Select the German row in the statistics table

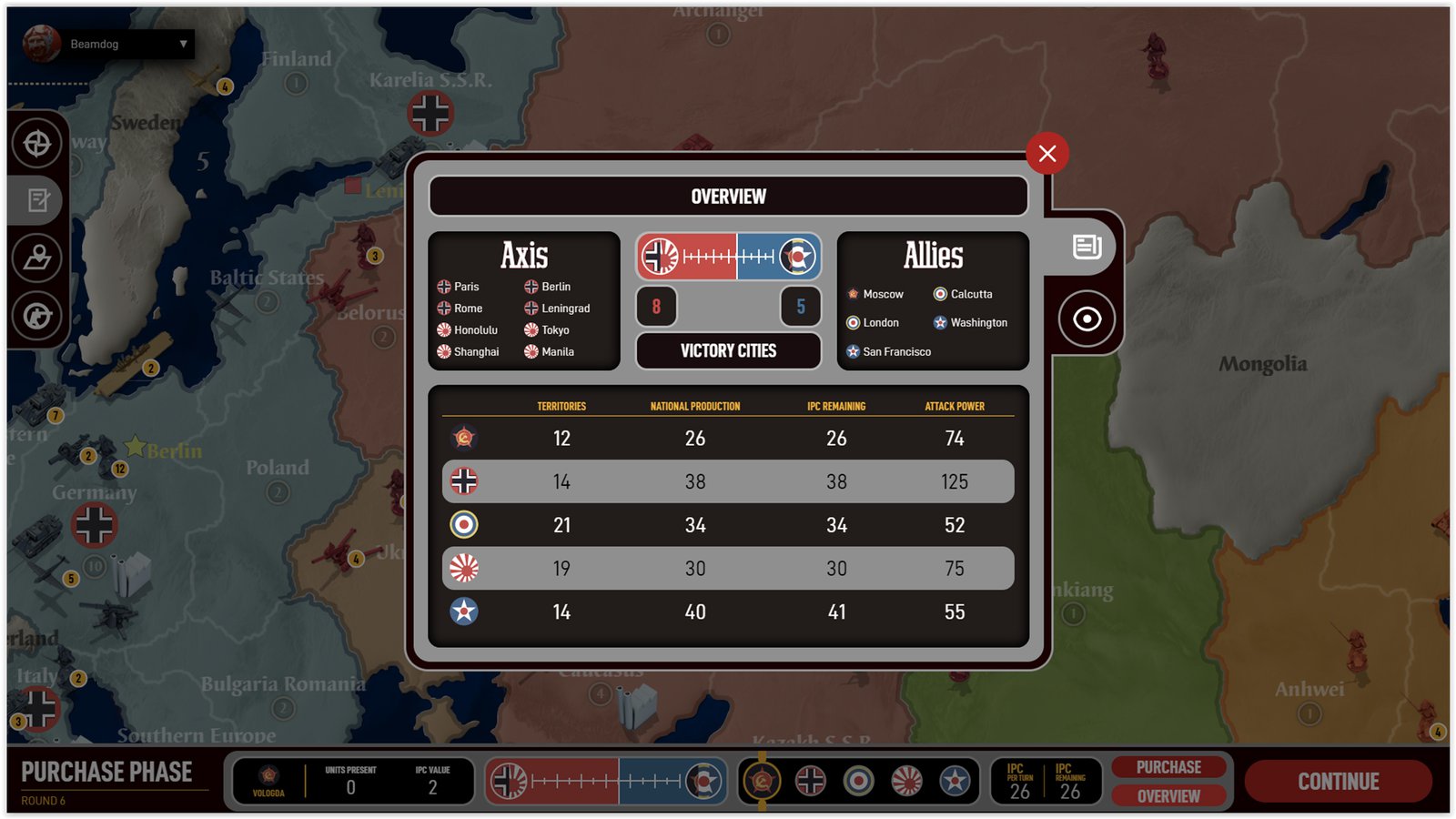click(728, 481)
